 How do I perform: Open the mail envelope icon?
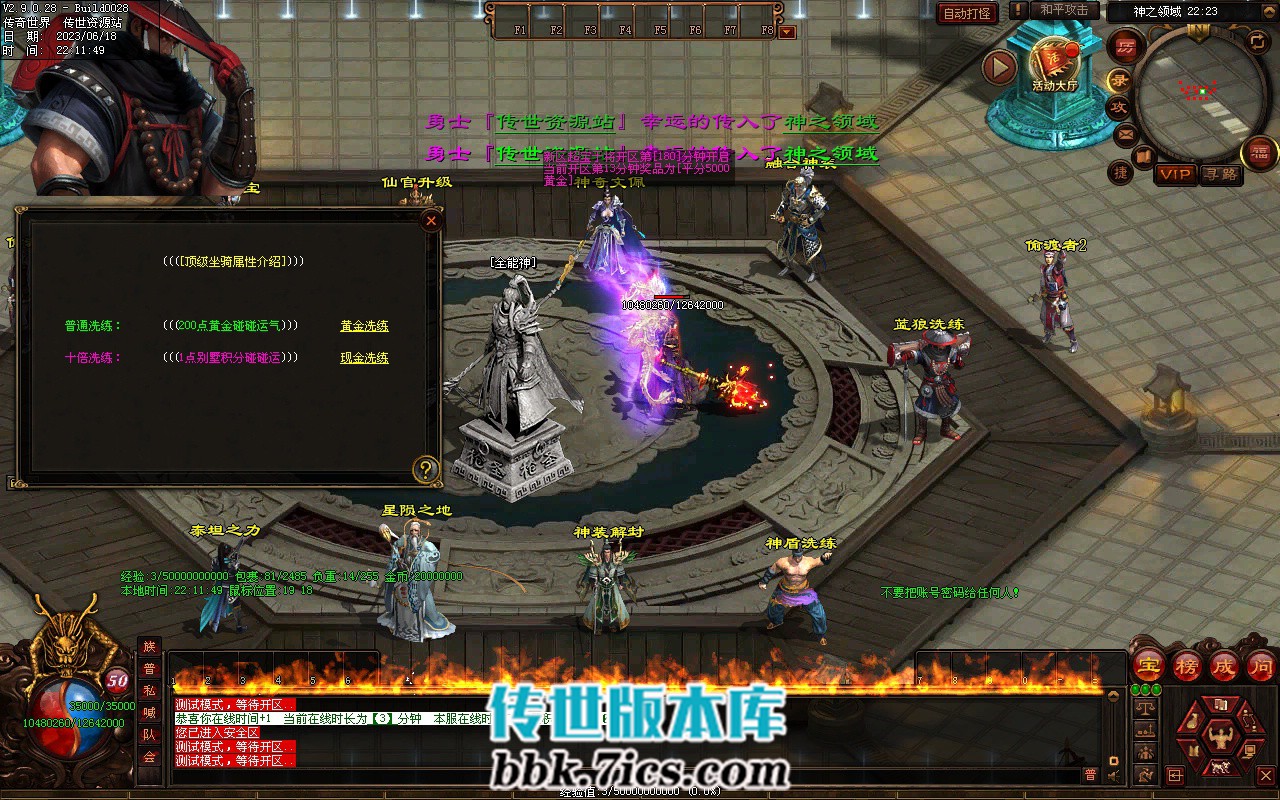1126,133
